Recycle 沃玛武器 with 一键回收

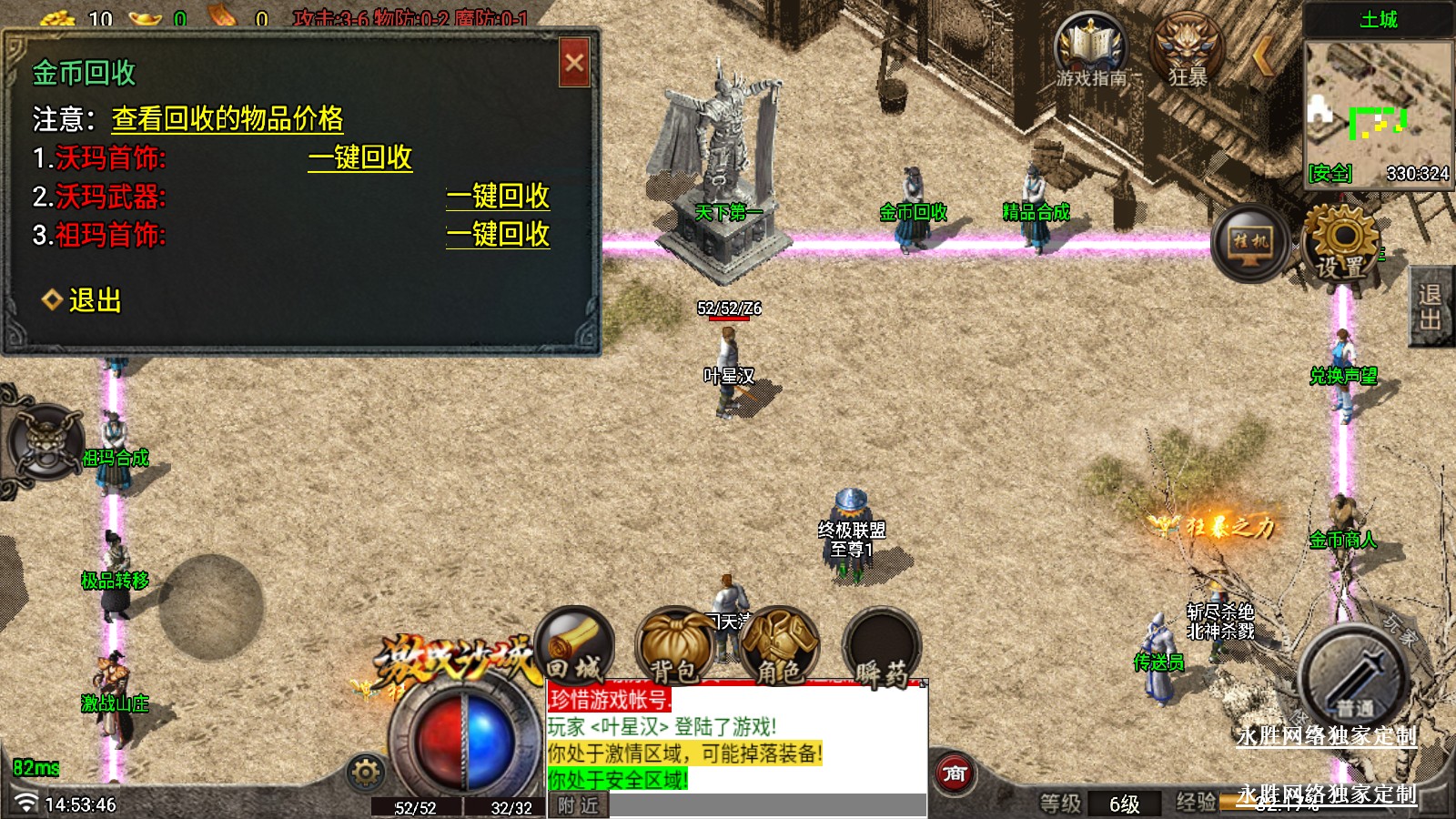click(x=498, y=197)
